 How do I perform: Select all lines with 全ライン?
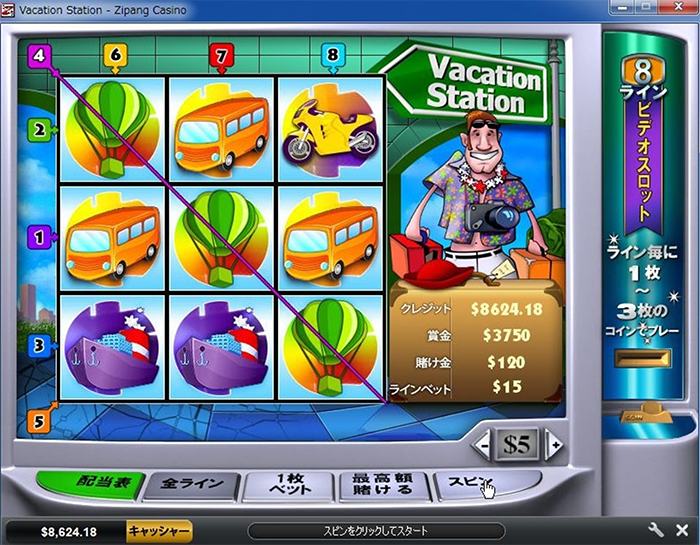click(191, 486)
